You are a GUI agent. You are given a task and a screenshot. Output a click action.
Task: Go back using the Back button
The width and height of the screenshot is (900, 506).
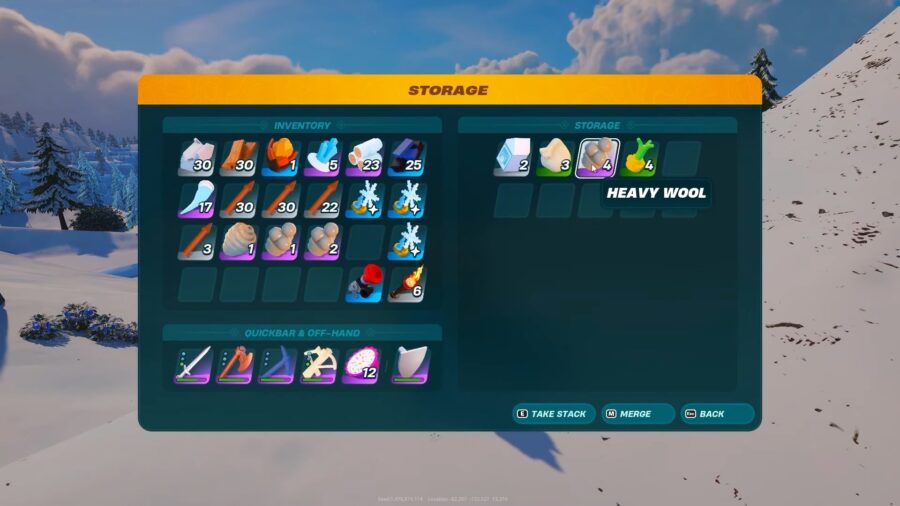click(x=716, y=413)
